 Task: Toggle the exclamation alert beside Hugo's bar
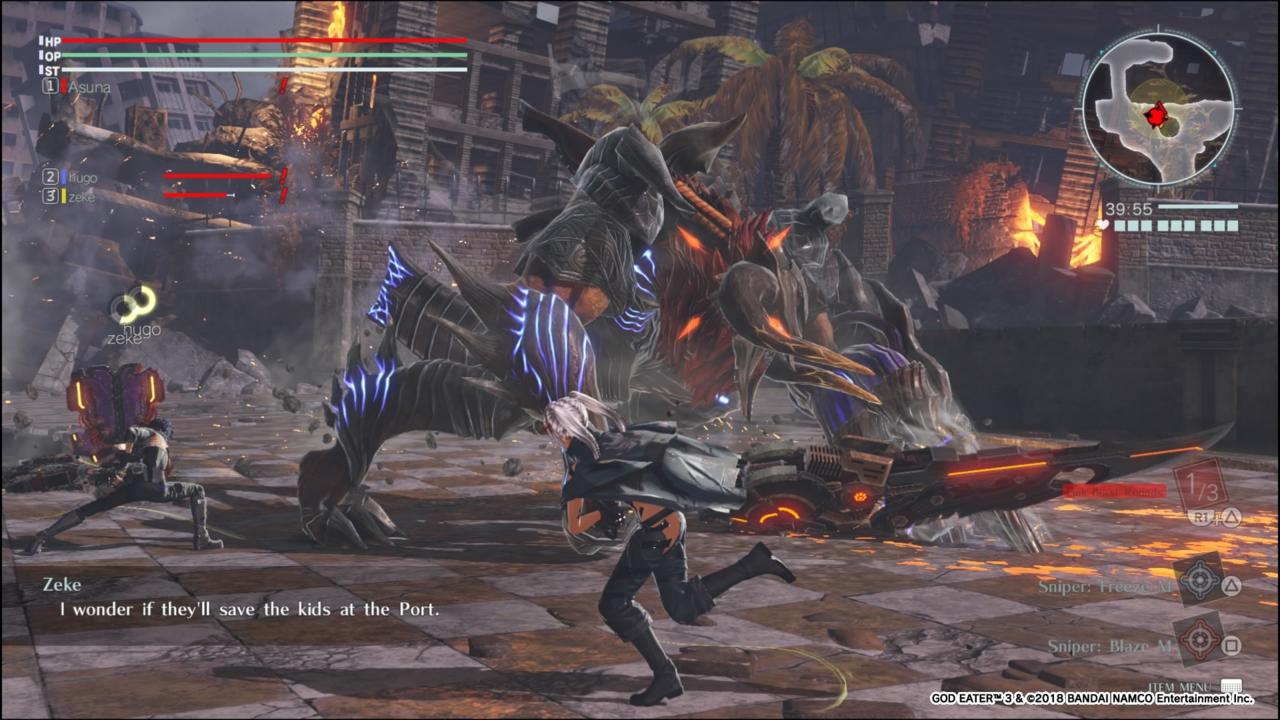coord(284,175)
